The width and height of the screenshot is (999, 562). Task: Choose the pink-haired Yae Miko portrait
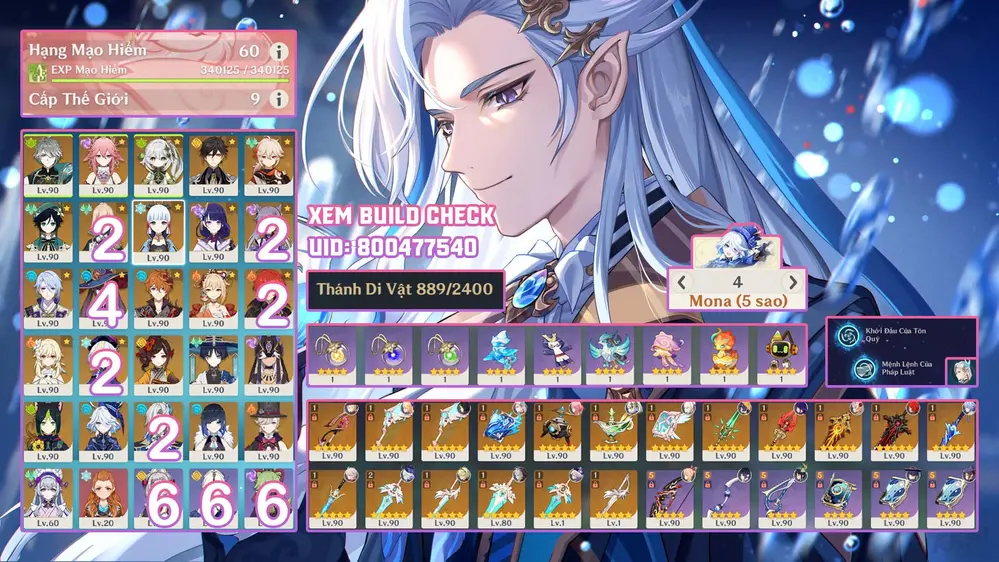[x=103, y=164]
